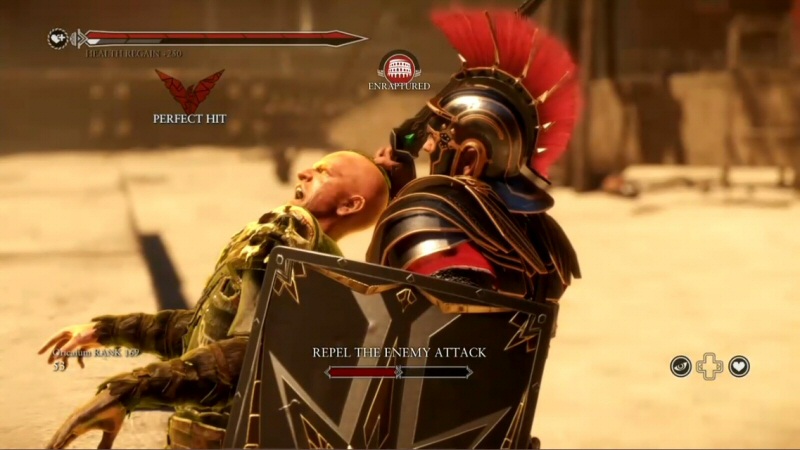Select the eye focus perk icon
Image resolution: width=800 pixels, height=450 pixels.
click(x=680, y=366)
